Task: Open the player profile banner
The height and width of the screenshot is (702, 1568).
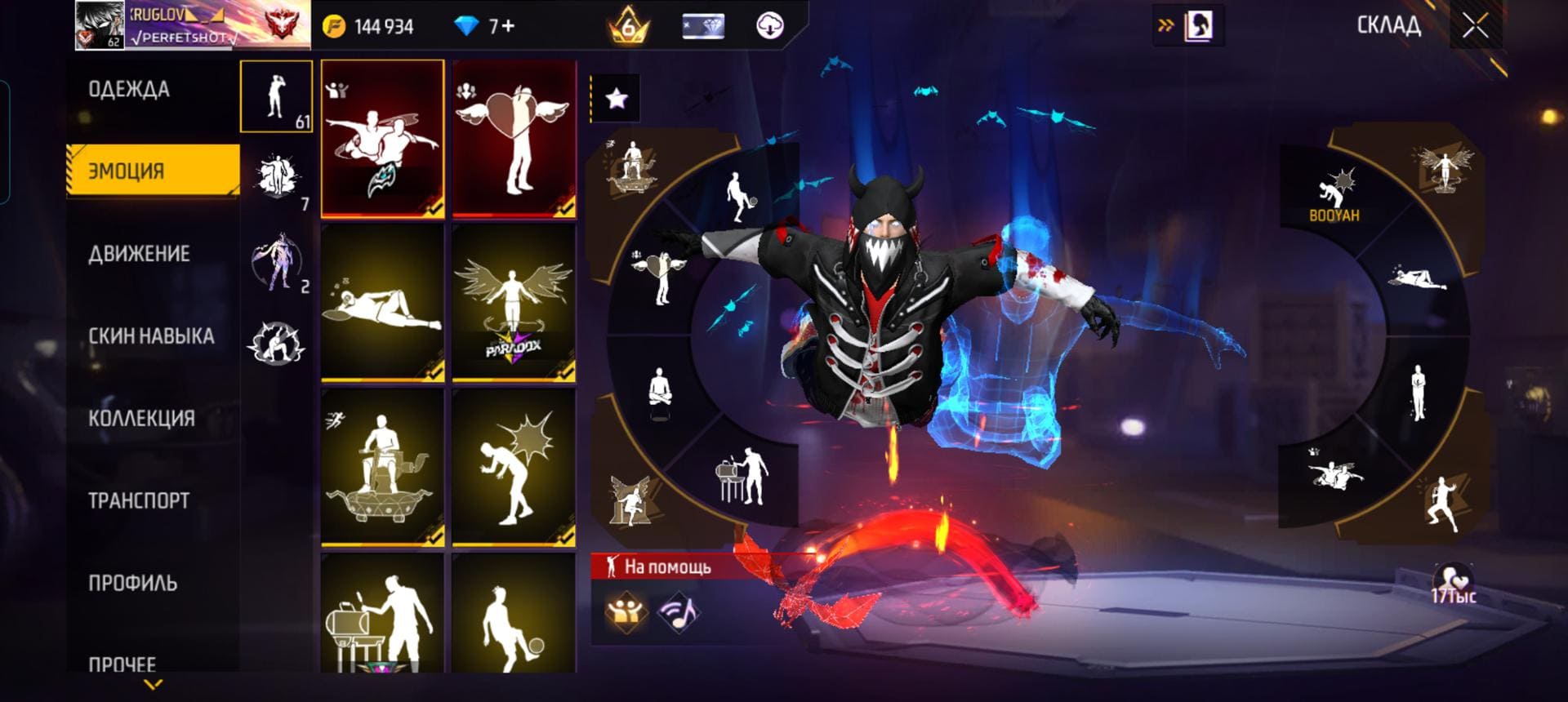Action: coord(192,24)
